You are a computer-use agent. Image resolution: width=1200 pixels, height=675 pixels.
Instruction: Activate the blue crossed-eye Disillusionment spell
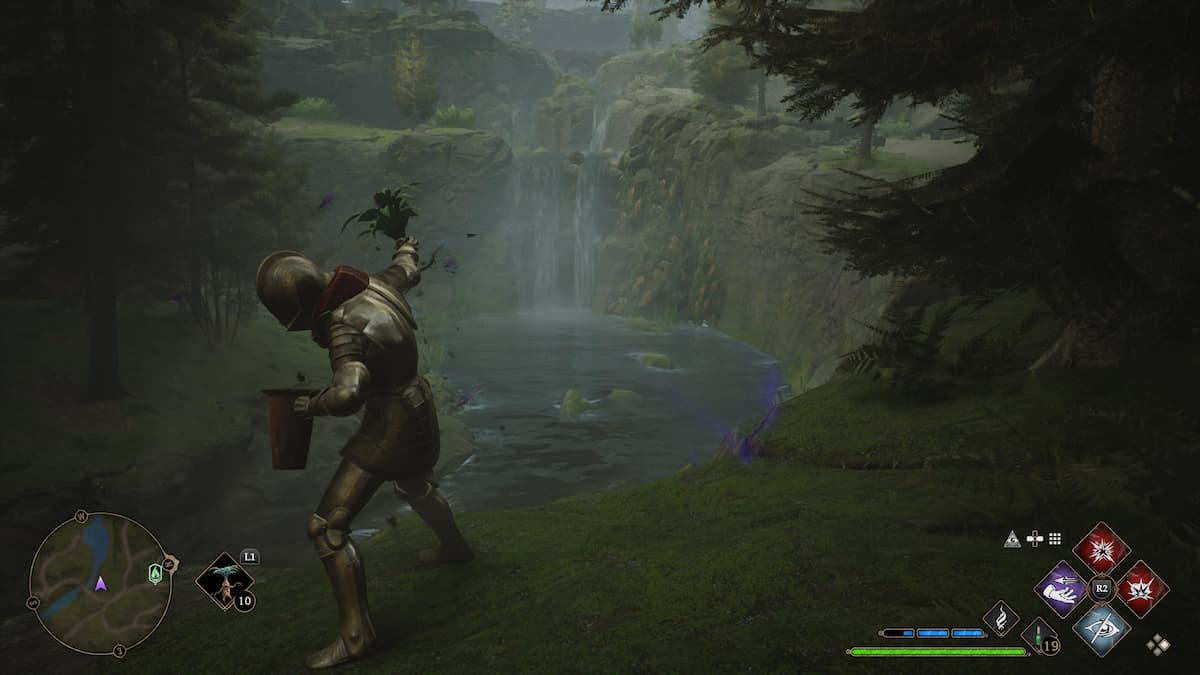click(x=1101, y=629)
